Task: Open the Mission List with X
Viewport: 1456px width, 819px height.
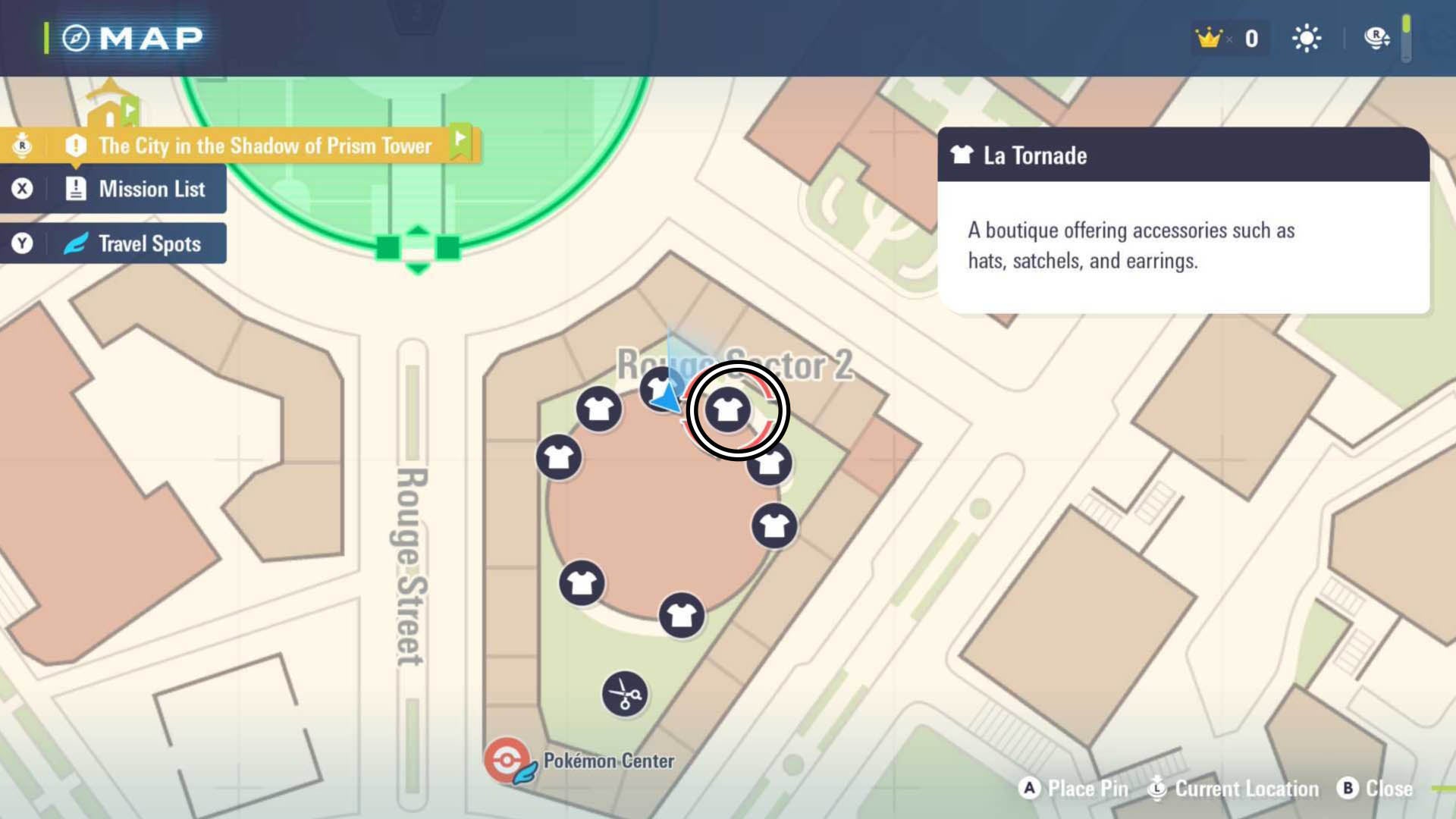Action: (x=114, y=189)
